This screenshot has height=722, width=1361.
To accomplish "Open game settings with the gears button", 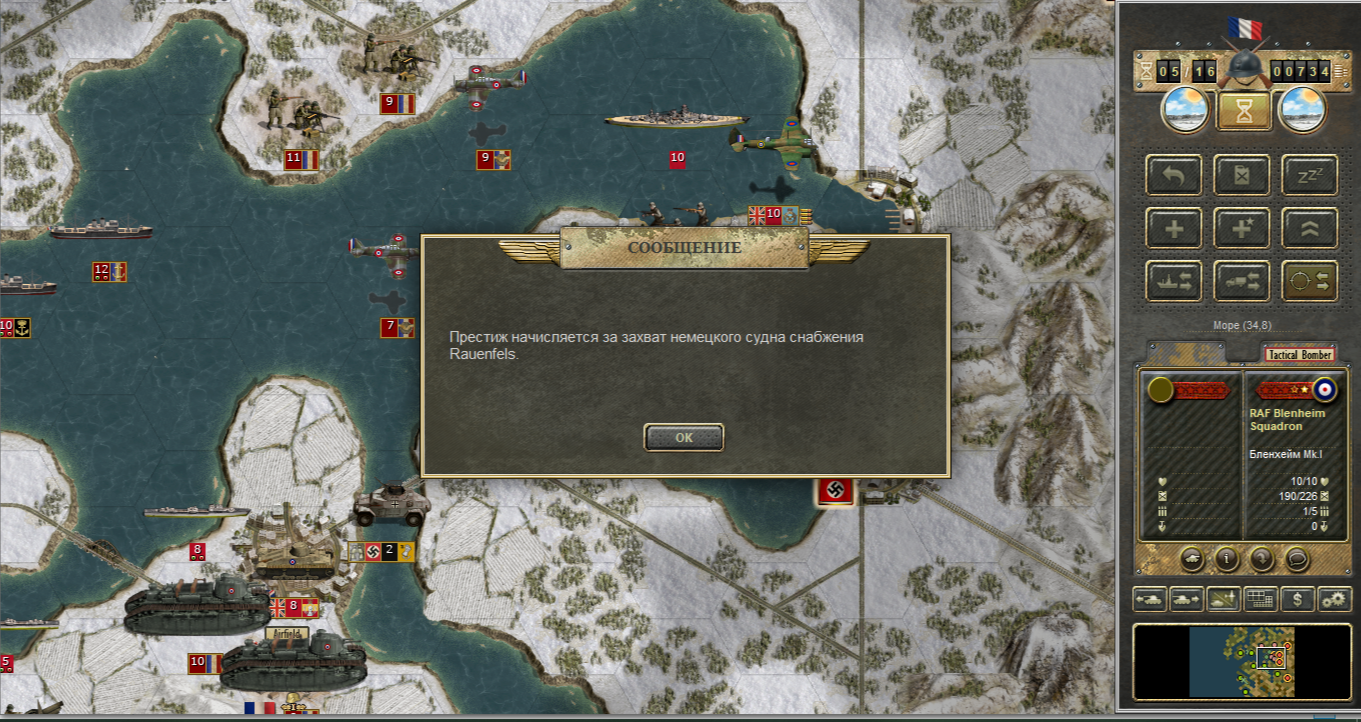I will click(1334, 599).
